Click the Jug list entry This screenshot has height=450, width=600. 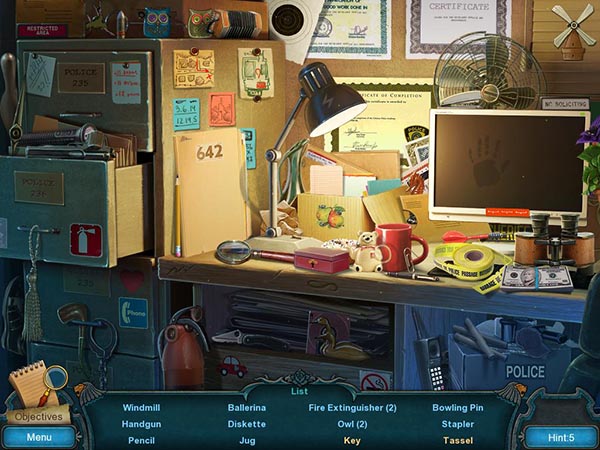tap(247, 440)
